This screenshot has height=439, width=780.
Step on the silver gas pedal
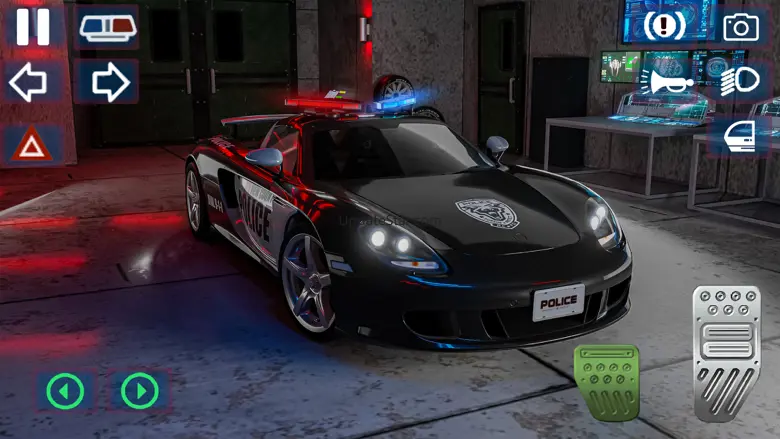tap(728, 349)
